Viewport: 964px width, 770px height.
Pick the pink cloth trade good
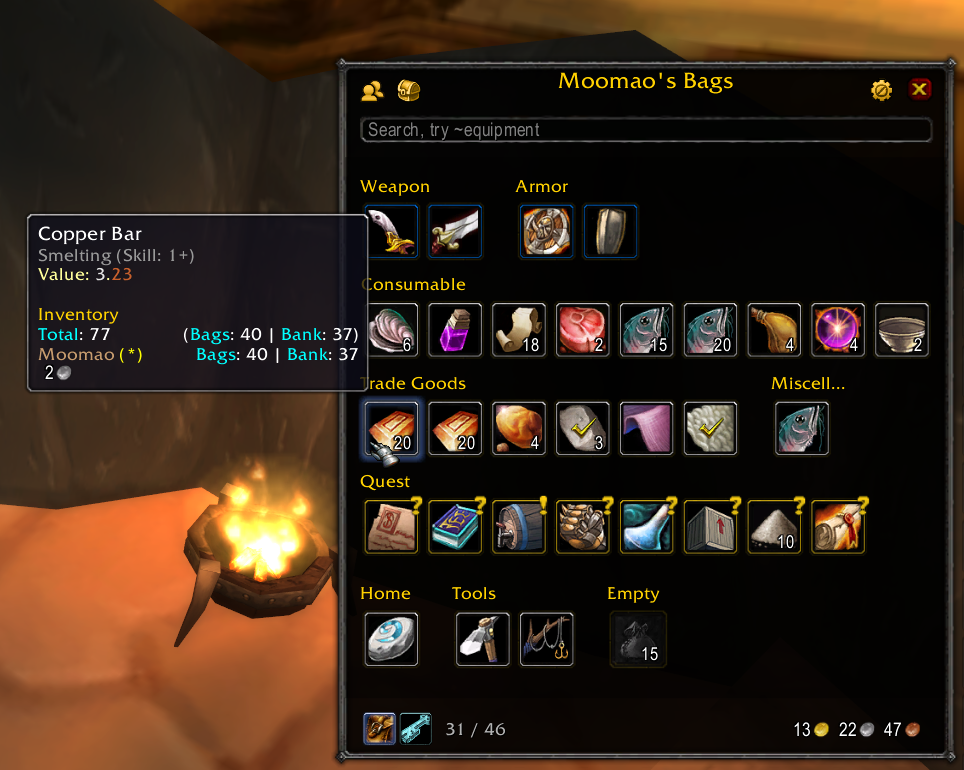point(647,429)
